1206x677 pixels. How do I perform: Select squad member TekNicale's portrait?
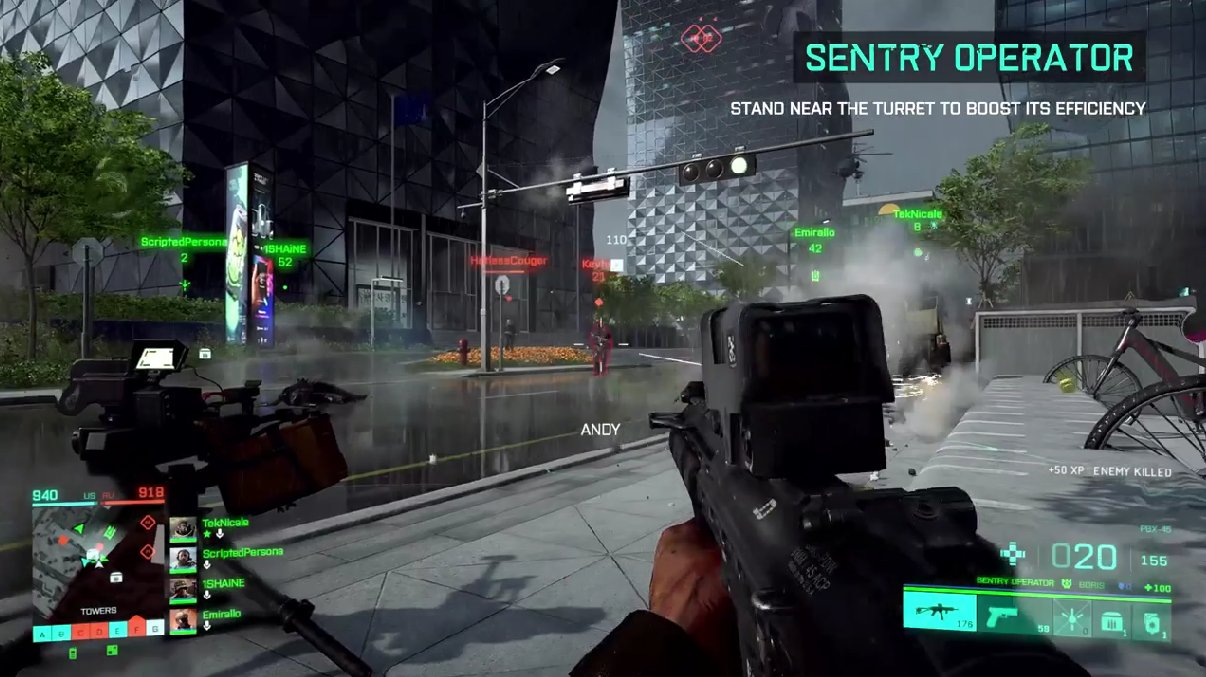pos(183,529)
